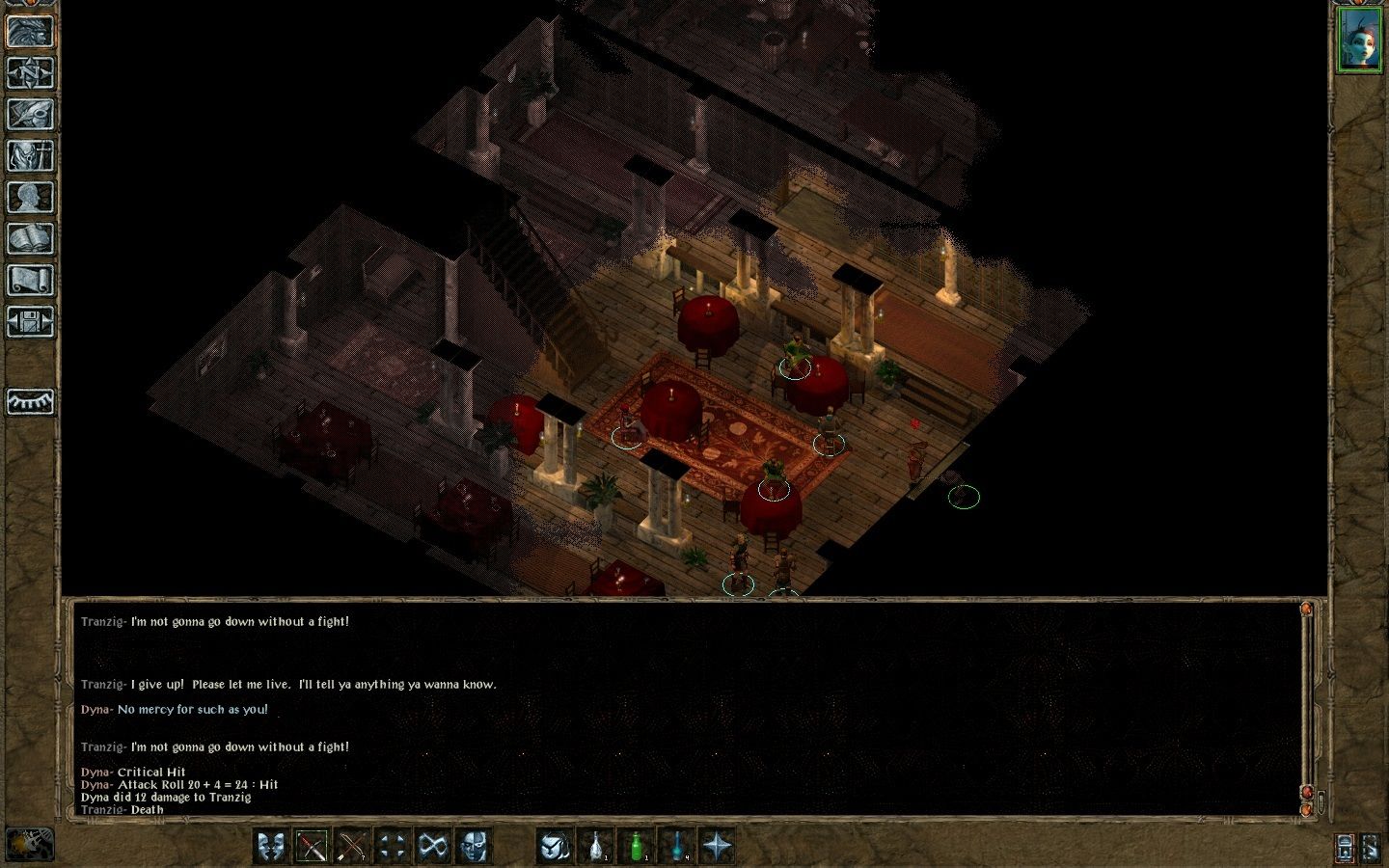Show the character record silhouette screen
The image size is (1389, 868).
tap(30, 197)
